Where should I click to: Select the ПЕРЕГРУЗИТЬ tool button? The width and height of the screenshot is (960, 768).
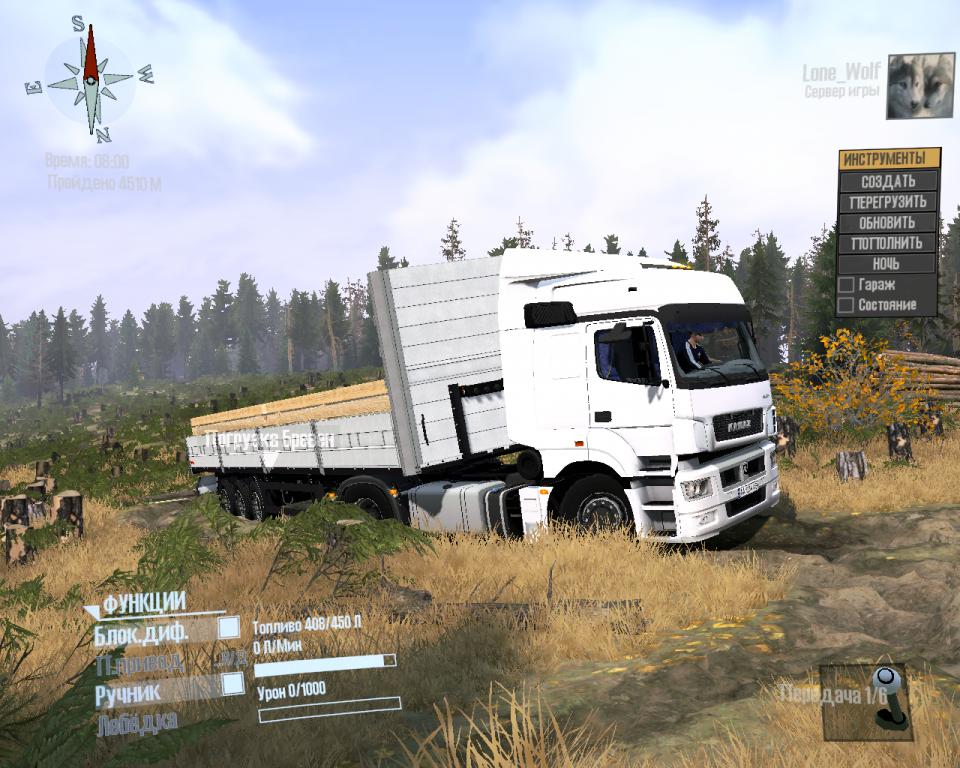click(x=888, y=202)
